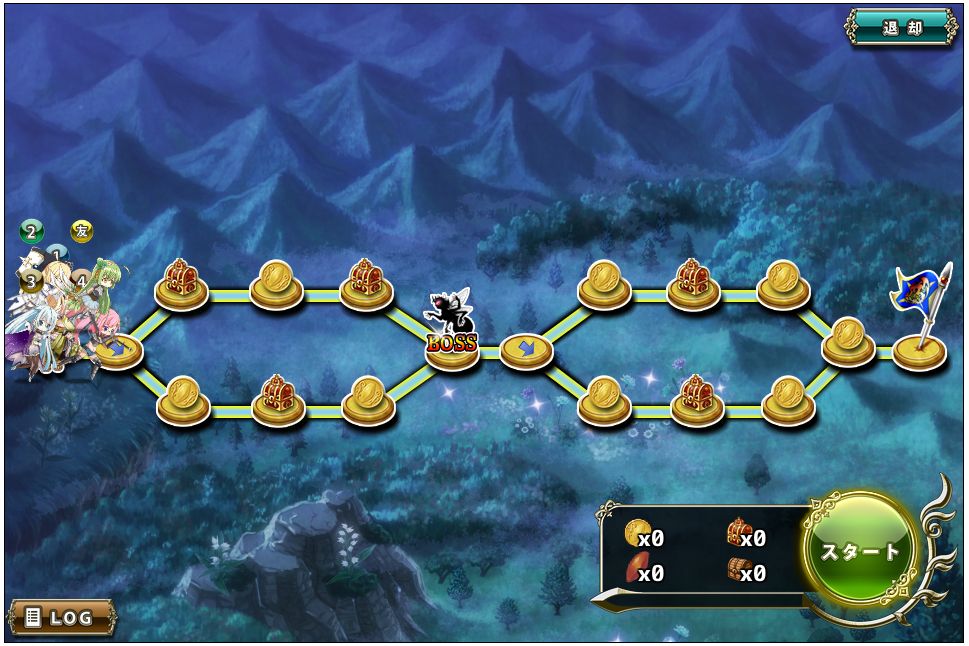This screenshot has width=969, height=646.
Task: Open the LOG panel
Action: click(61, 617)
